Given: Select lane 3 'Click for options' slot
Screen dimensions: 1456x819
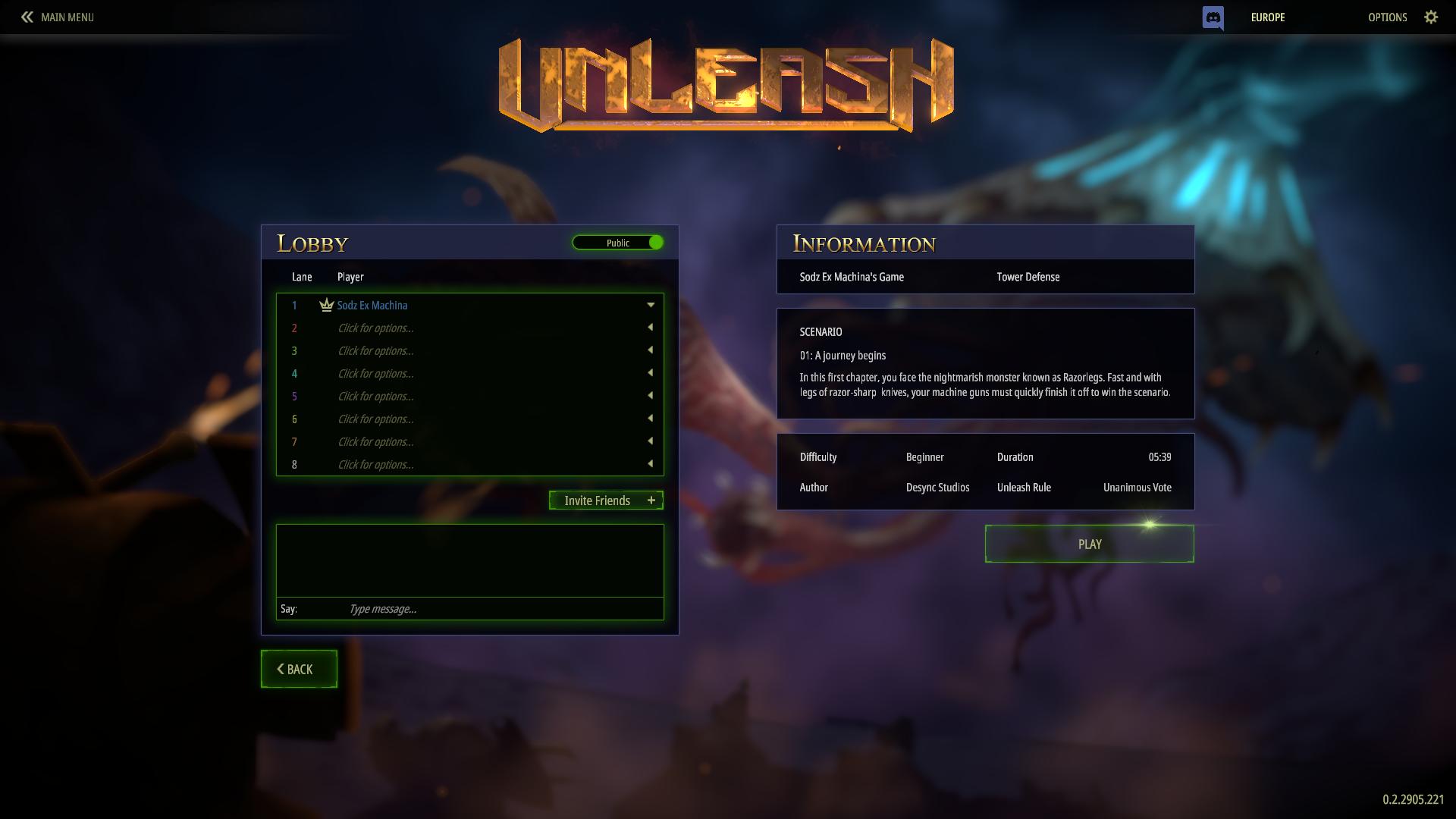Looking at the screenshot, I should 377,350.
